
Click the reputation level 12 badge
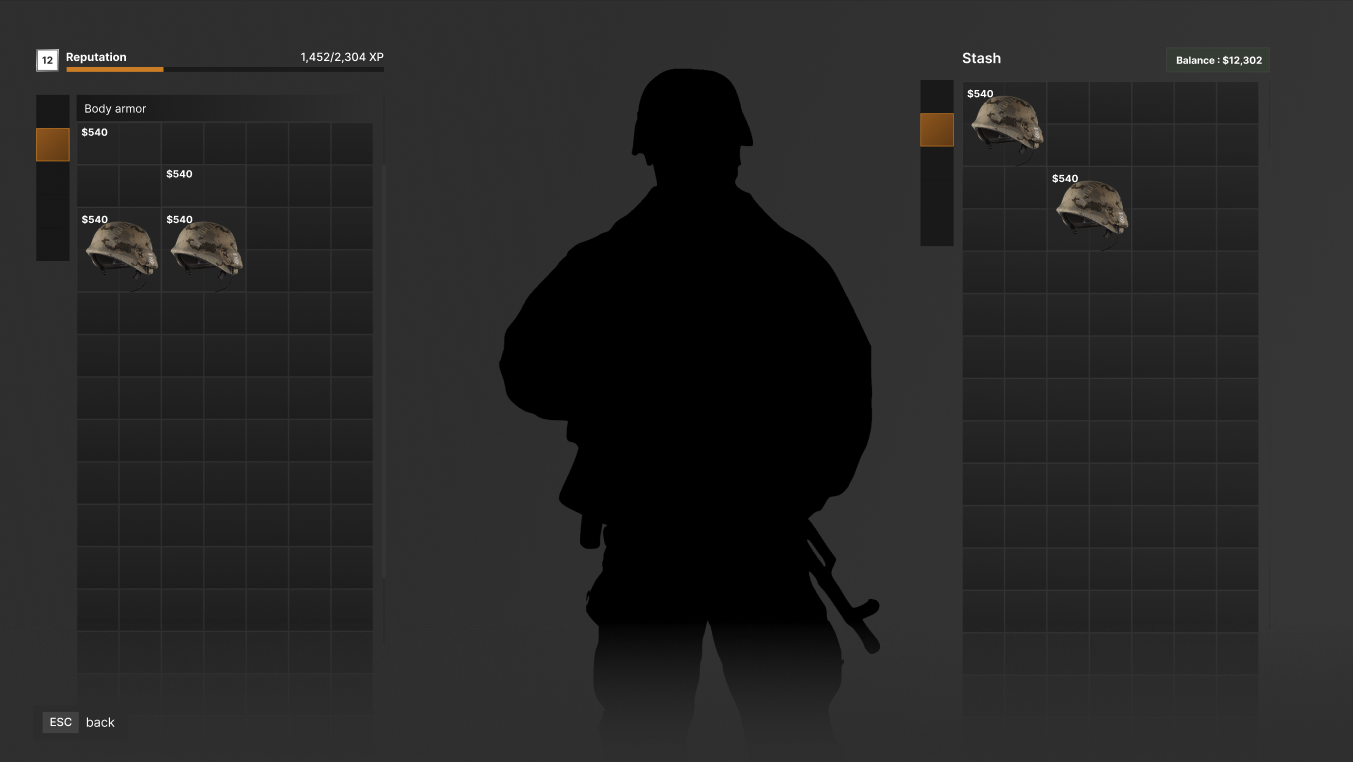47,60
